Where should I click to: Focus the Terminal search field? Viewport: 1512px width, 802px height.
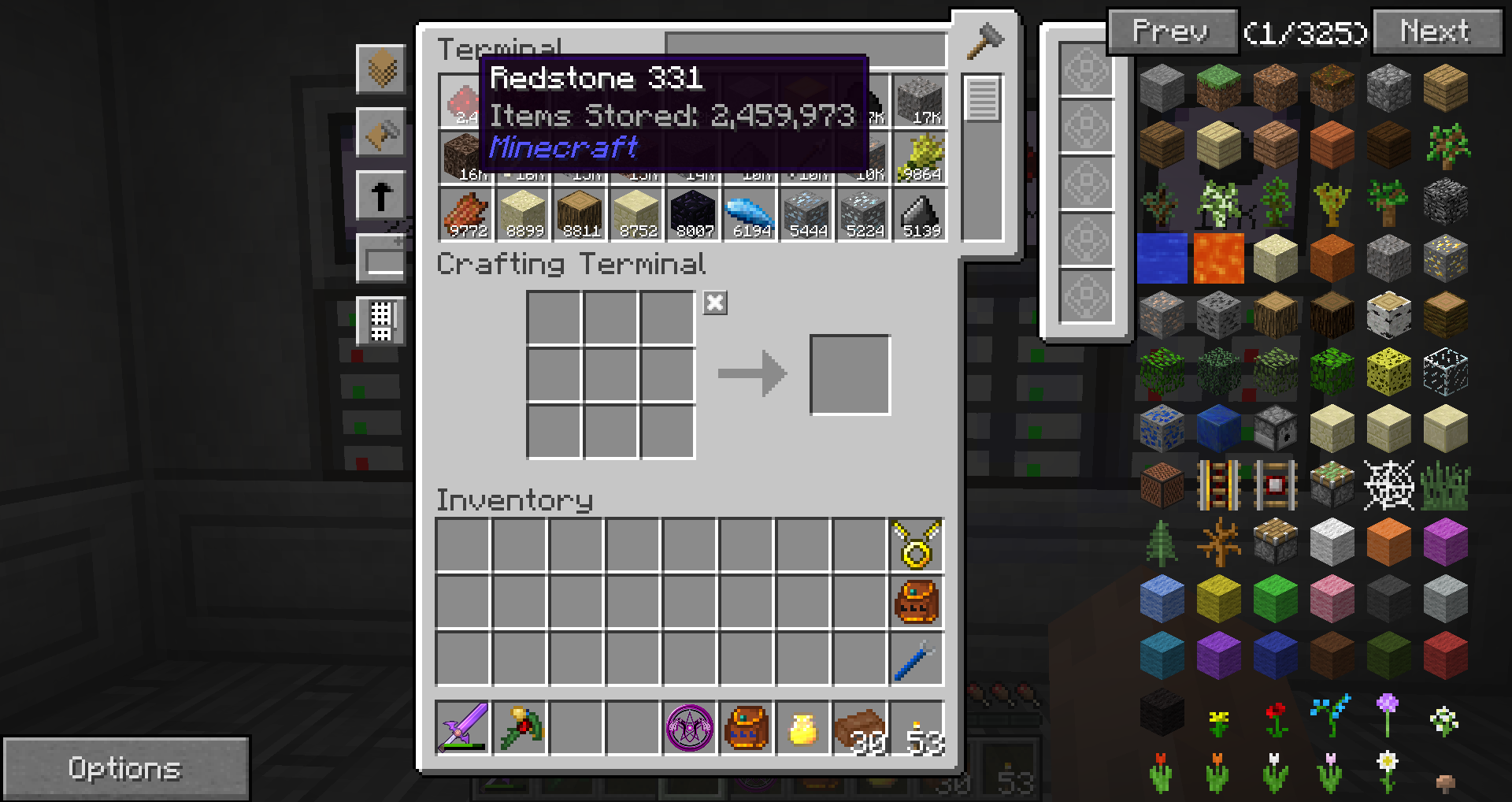(805, 50)
